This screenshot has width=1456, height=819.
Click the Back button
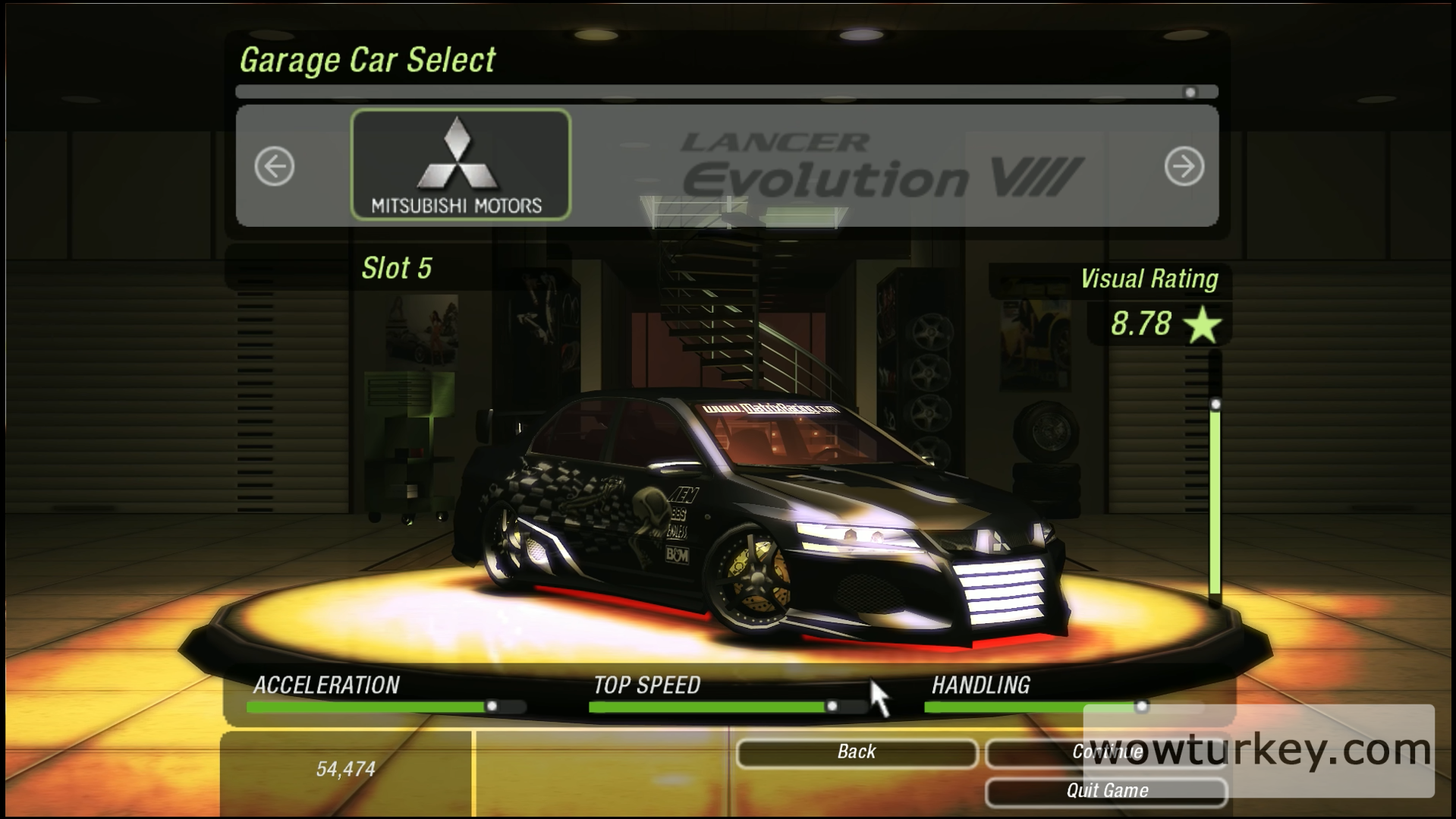[856, 752]
